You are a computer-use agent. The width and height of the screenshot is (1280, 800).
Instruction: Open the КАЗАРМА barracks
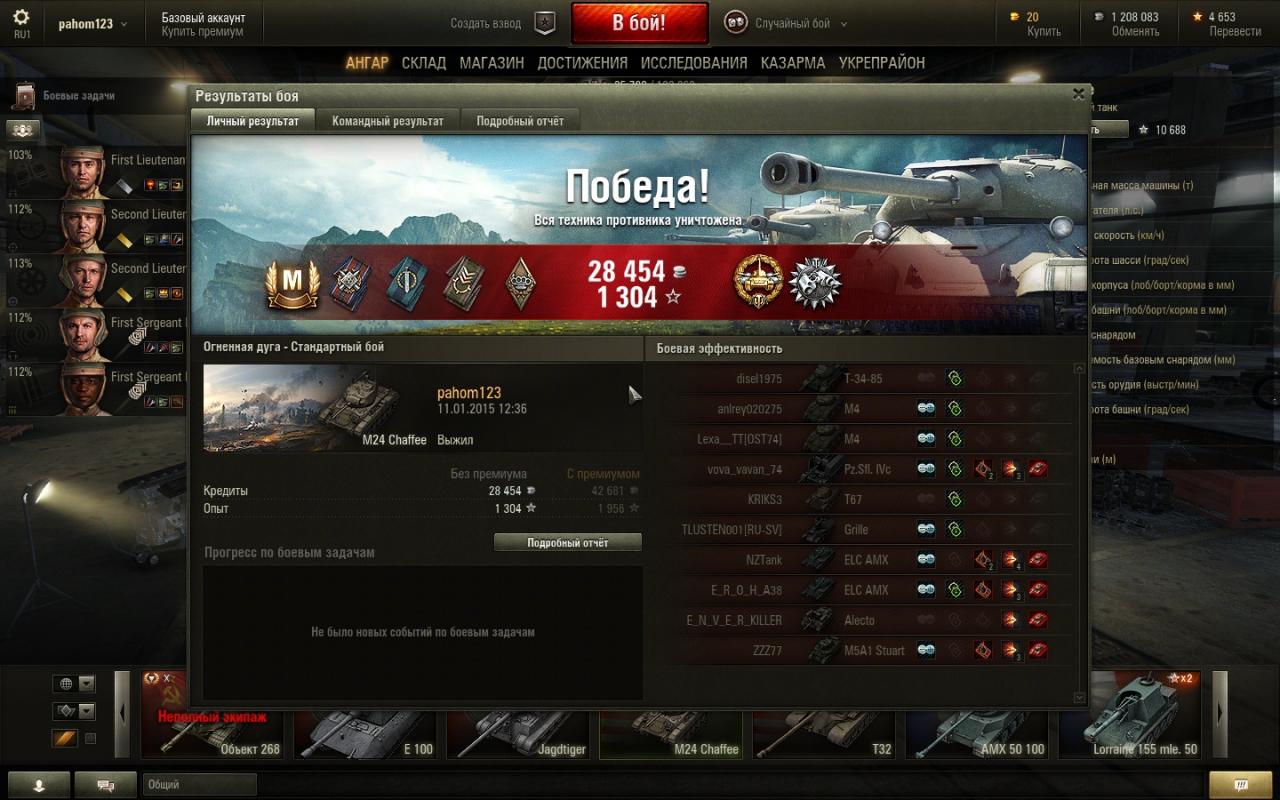click(x=792, y=63)
